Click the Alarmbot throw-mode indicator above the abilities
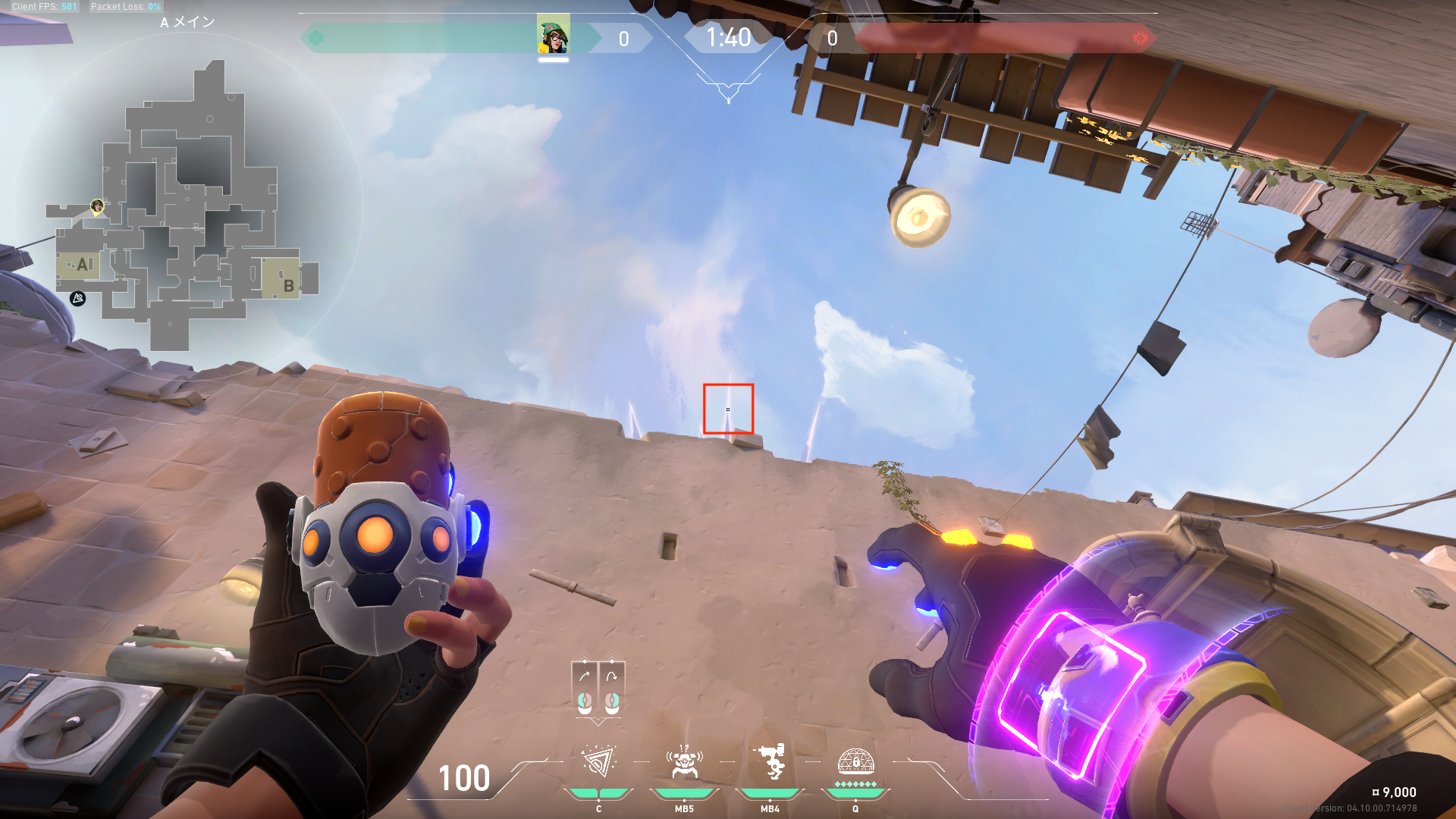The image size is (1456, 819). [x=598, y=689]
